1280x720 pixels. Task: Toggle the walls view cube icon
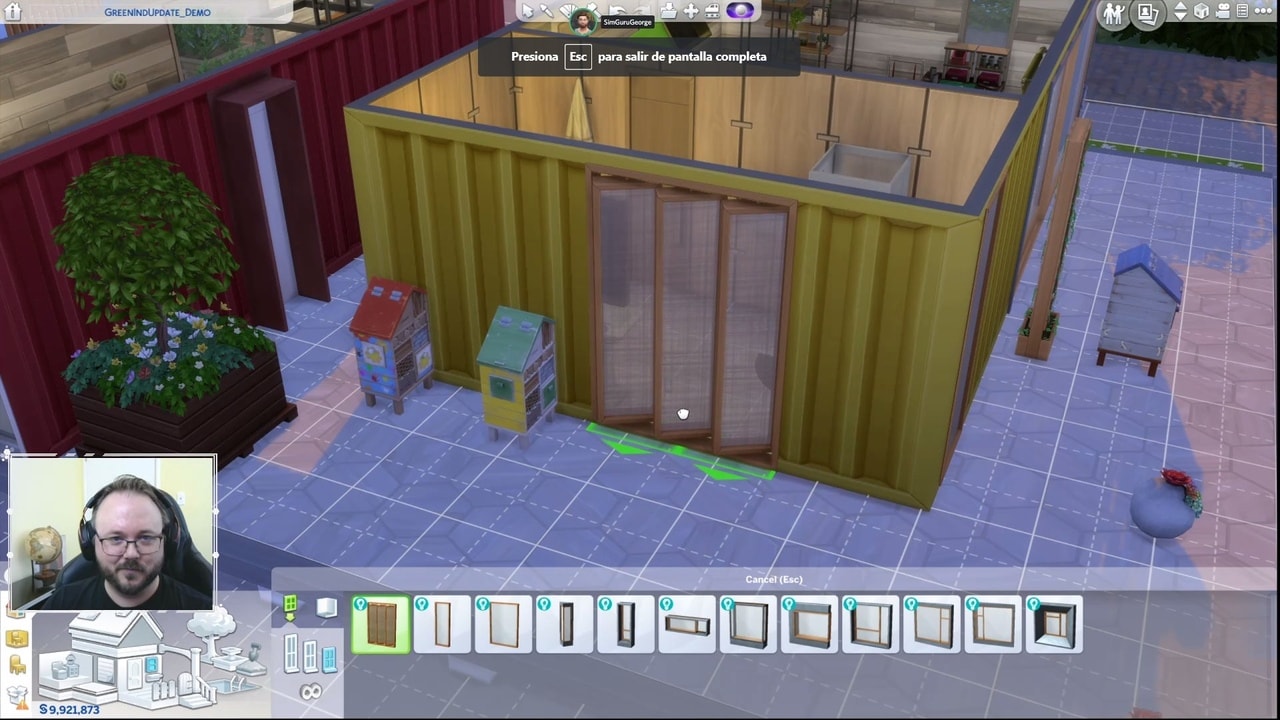coord(1201,12)
